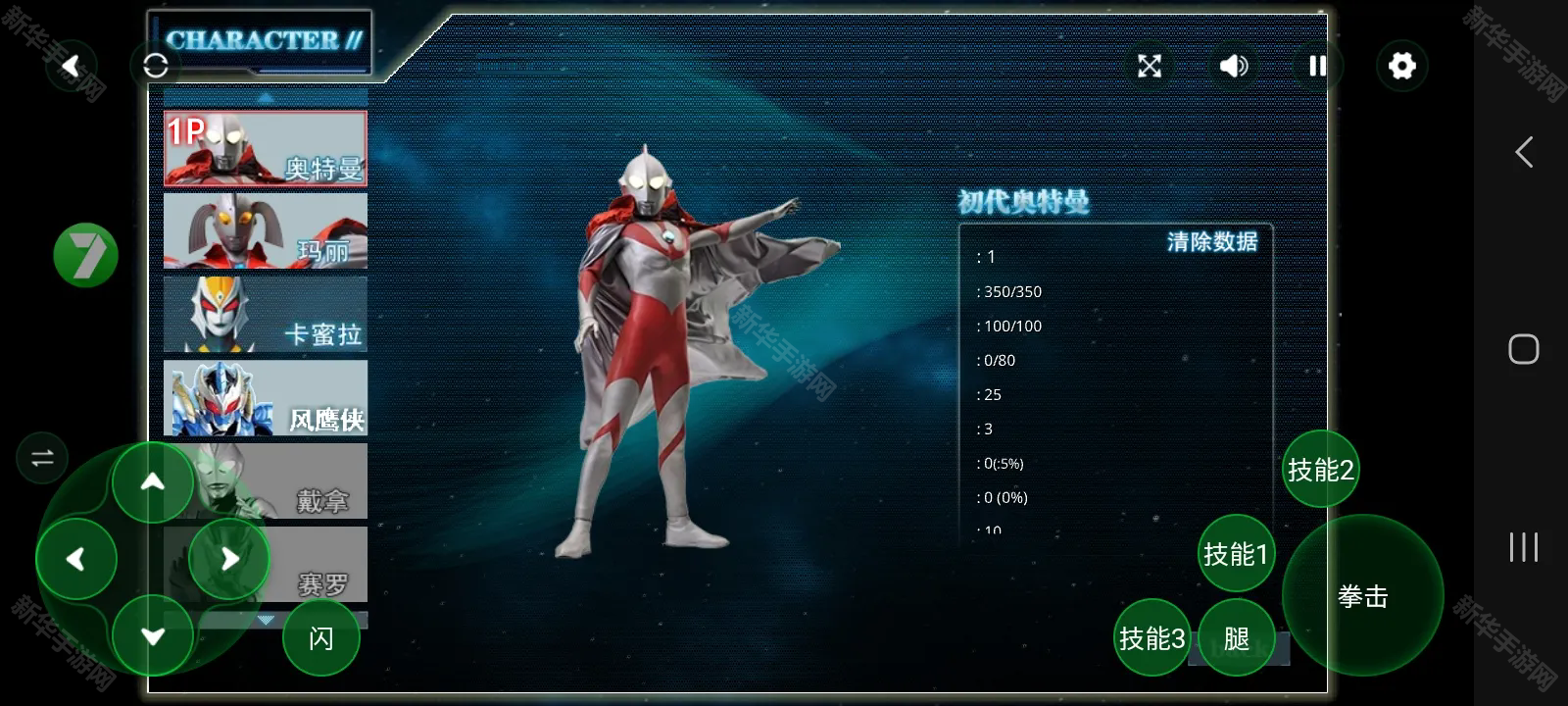Toggle the control swap arrows icon
Viewport: 1568px width, 706px height.
pyautogui.click(x=40, y=457)
